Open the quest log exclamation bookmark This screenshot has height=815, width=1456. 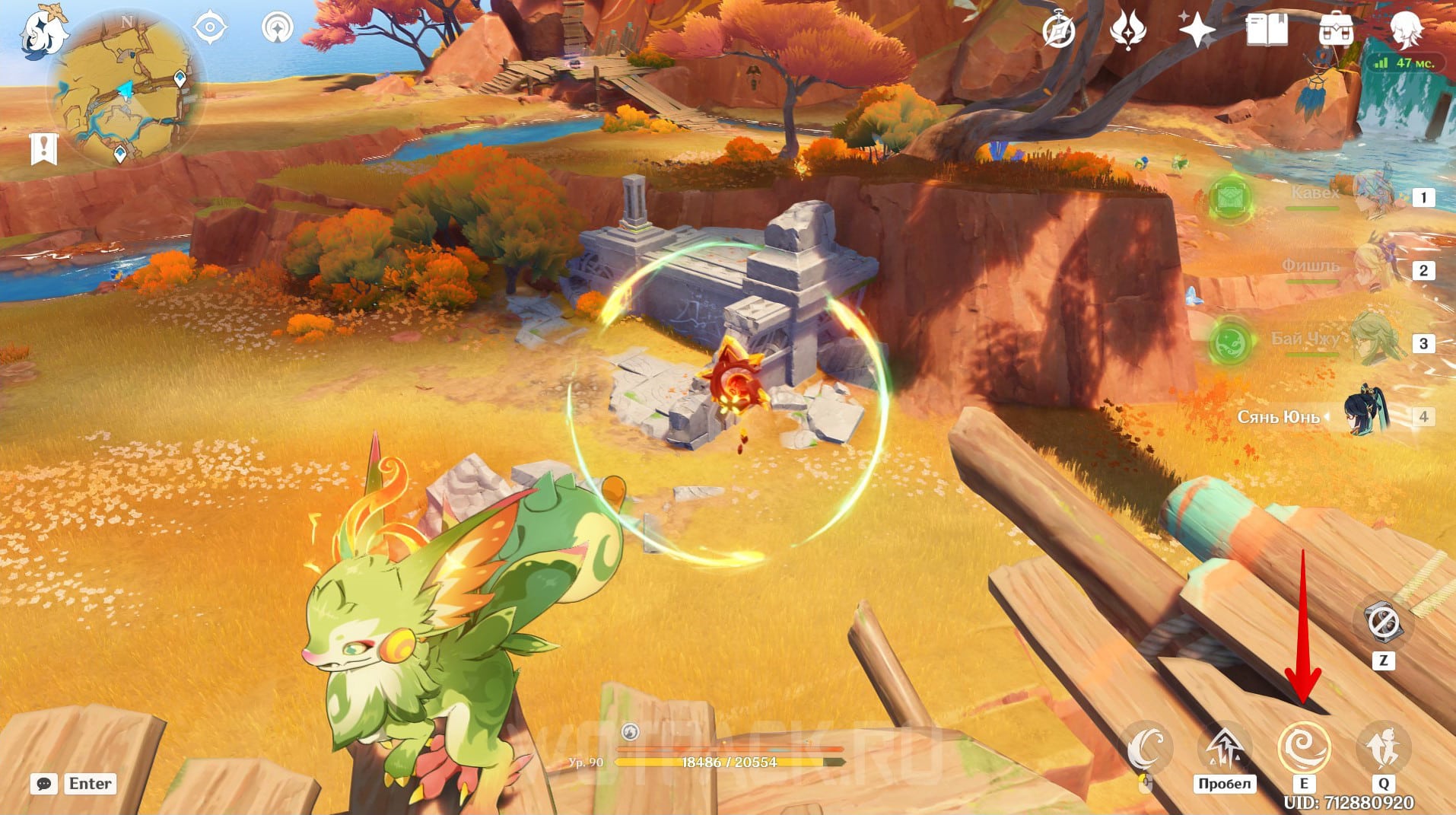[x=44, y=148]
